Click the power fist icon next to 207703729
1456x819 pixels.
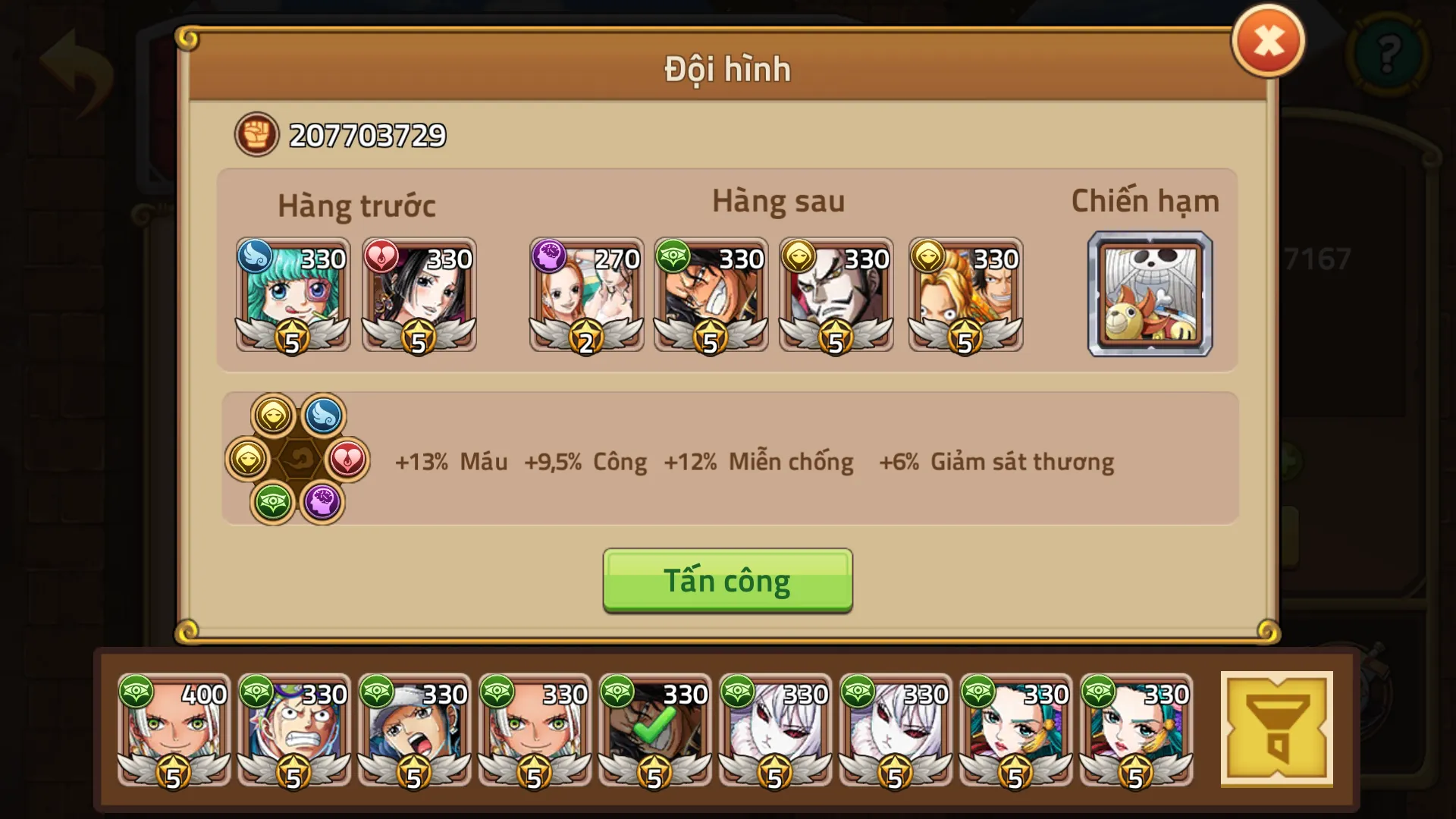coord(256,134)
